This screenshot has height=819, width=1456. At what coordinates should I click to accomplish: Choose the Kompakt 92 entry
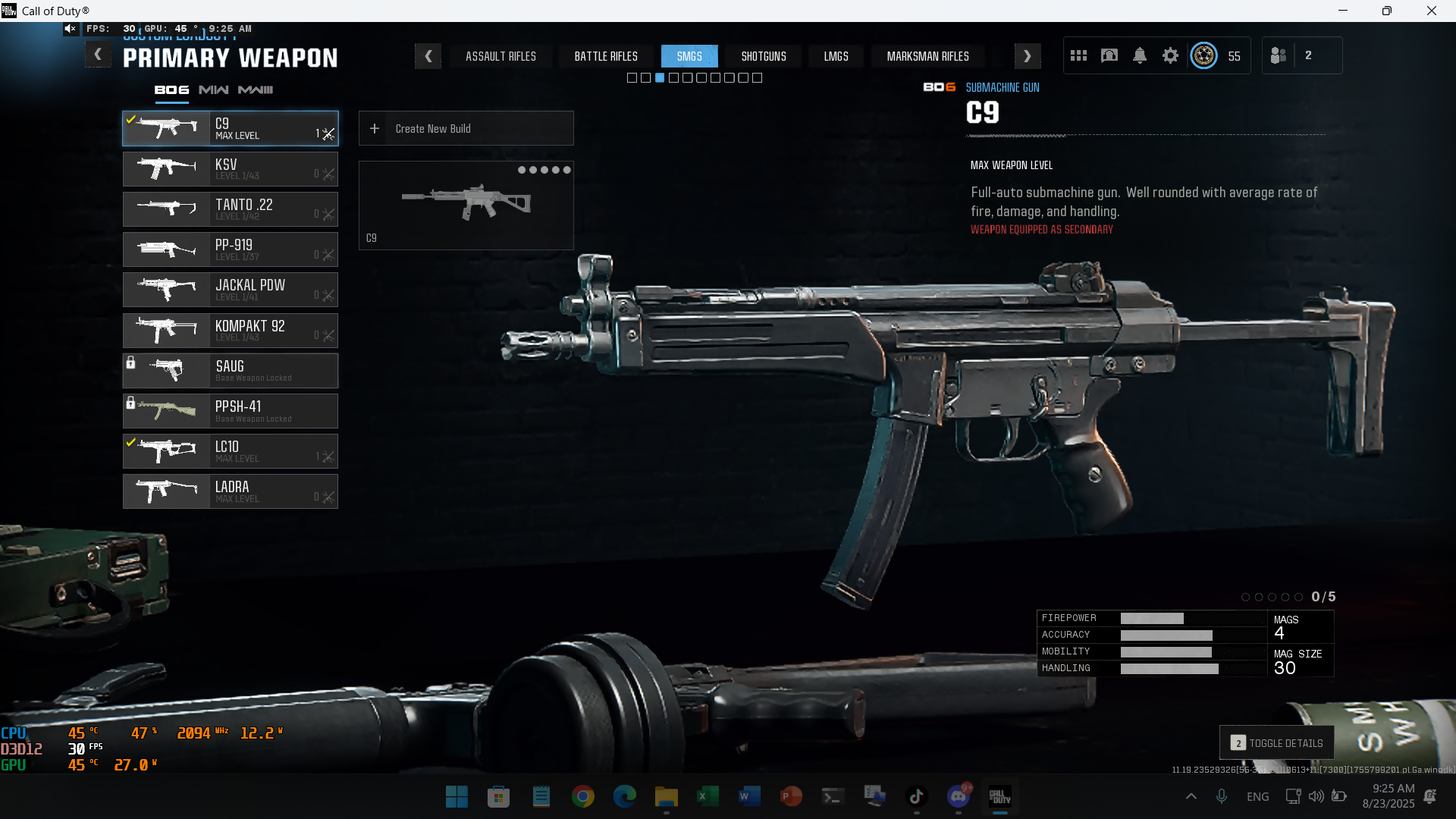coord(231,331)
